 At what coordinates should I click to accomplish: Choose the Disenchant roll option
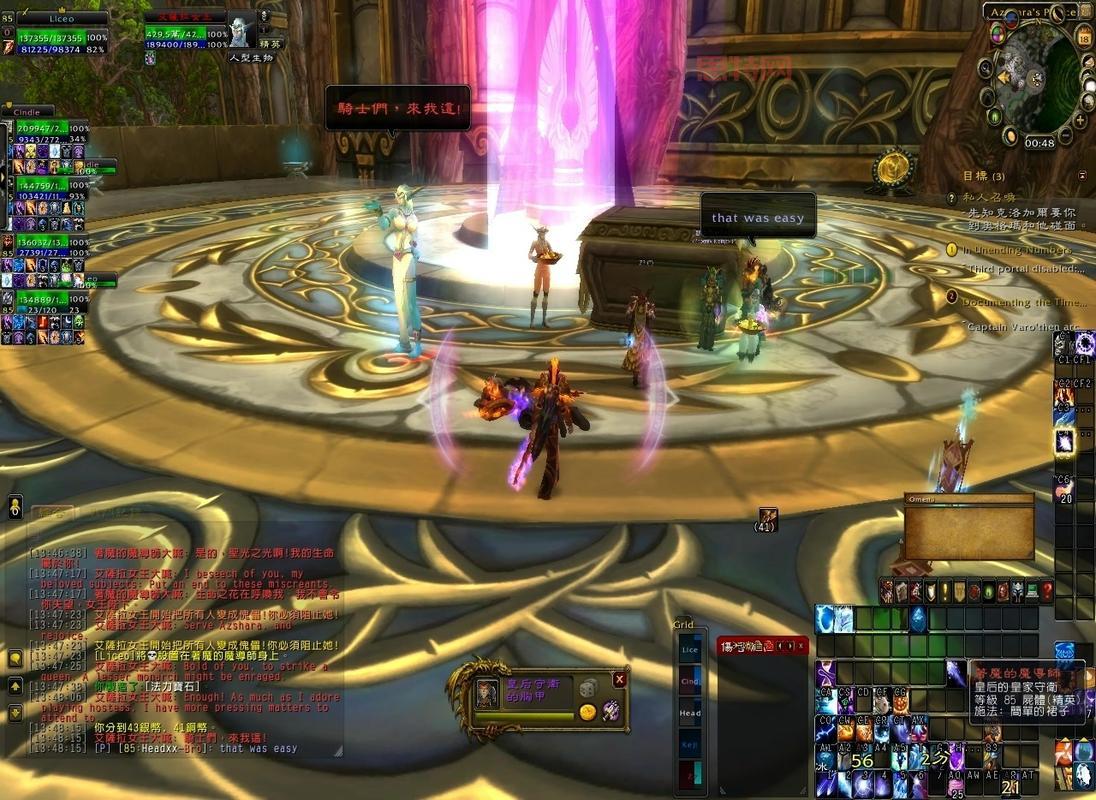point(610,711)
